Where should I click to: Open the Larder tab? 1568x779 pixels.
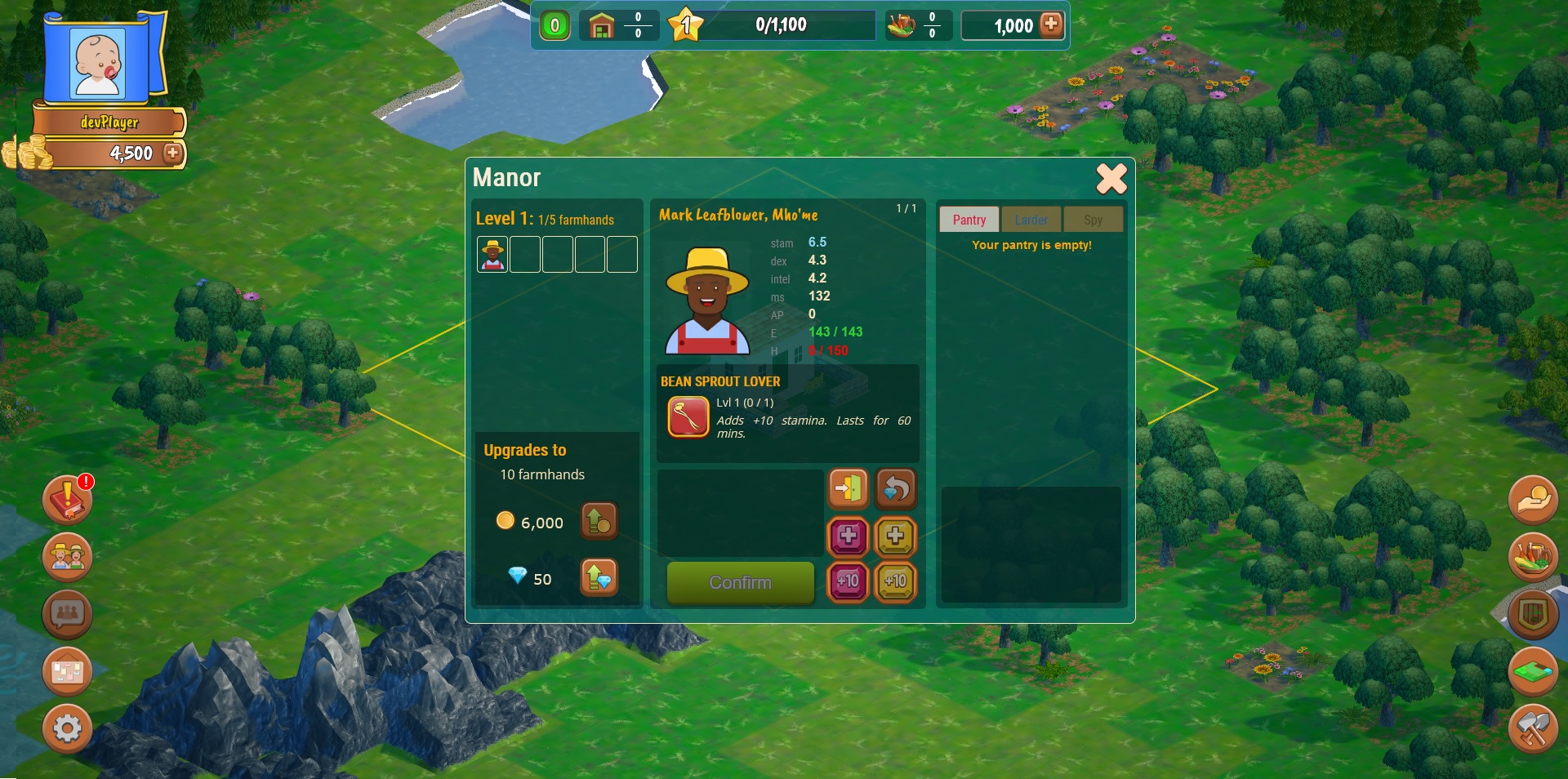(x=1031, y=220)
